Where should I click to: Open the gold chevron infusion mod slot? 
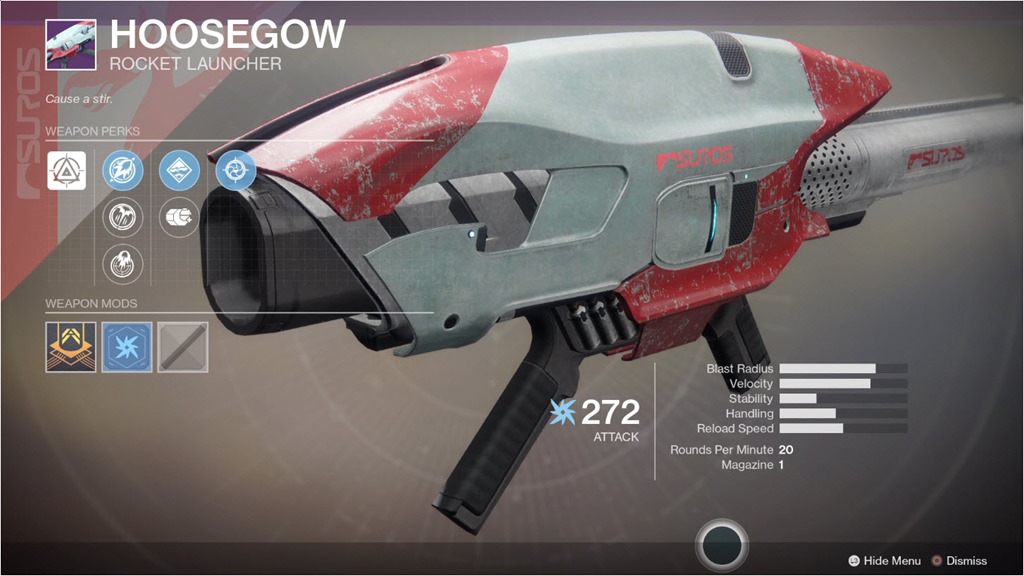[x=71, y=346]
